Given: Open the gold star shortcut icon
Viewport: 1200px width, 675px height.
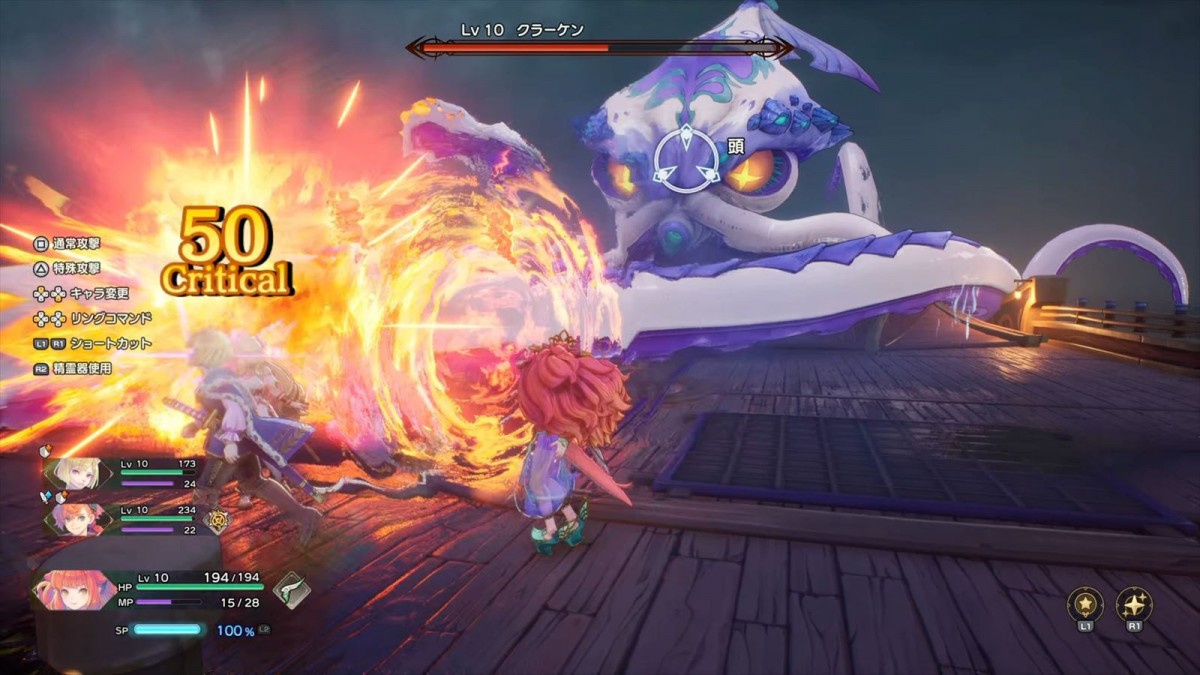Looking at the screenshot, I should pos(1085,604).
